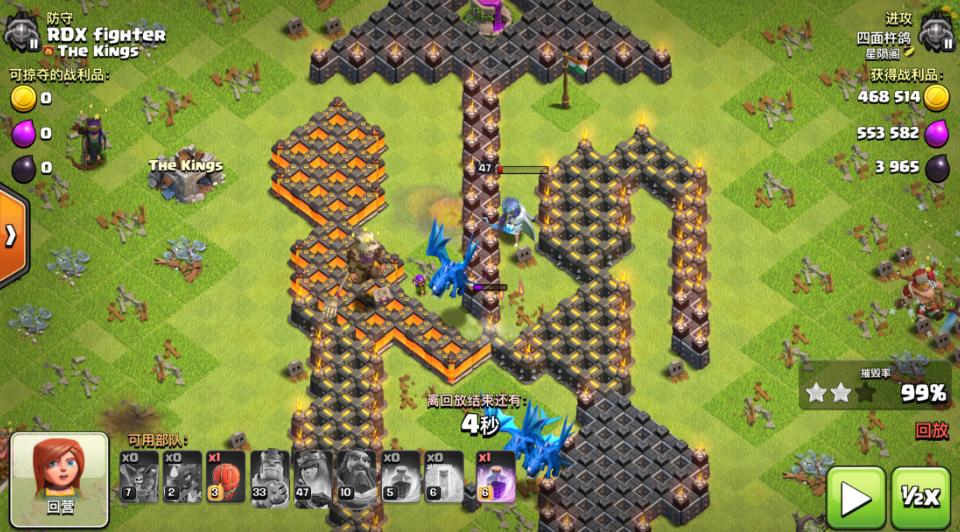960x532 pixels.
Task: Pick the Grand Warden hero slot
Action: [355, 475]
